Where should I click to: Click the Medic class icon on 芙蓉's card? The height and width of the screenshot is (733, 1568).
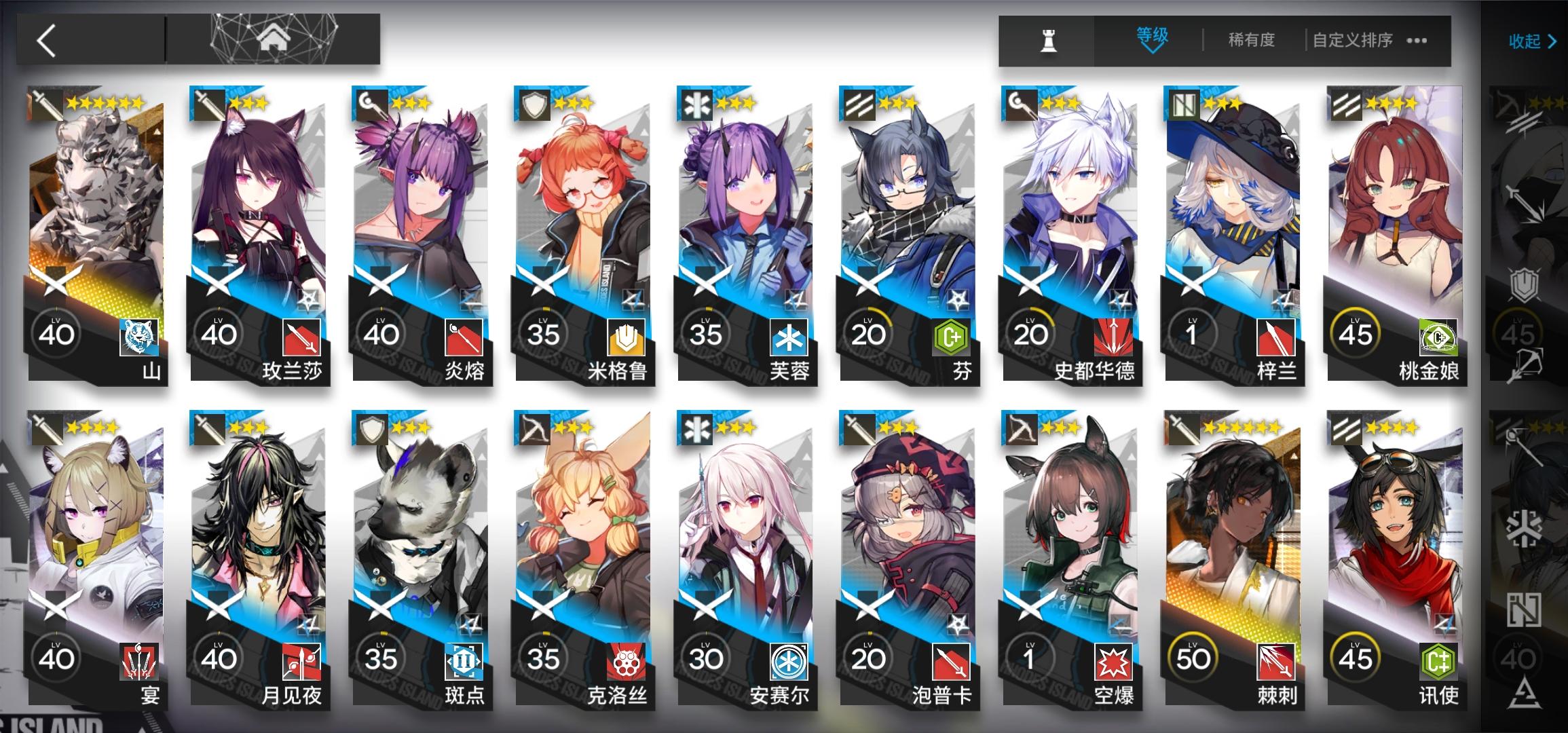tap(696, 103)
